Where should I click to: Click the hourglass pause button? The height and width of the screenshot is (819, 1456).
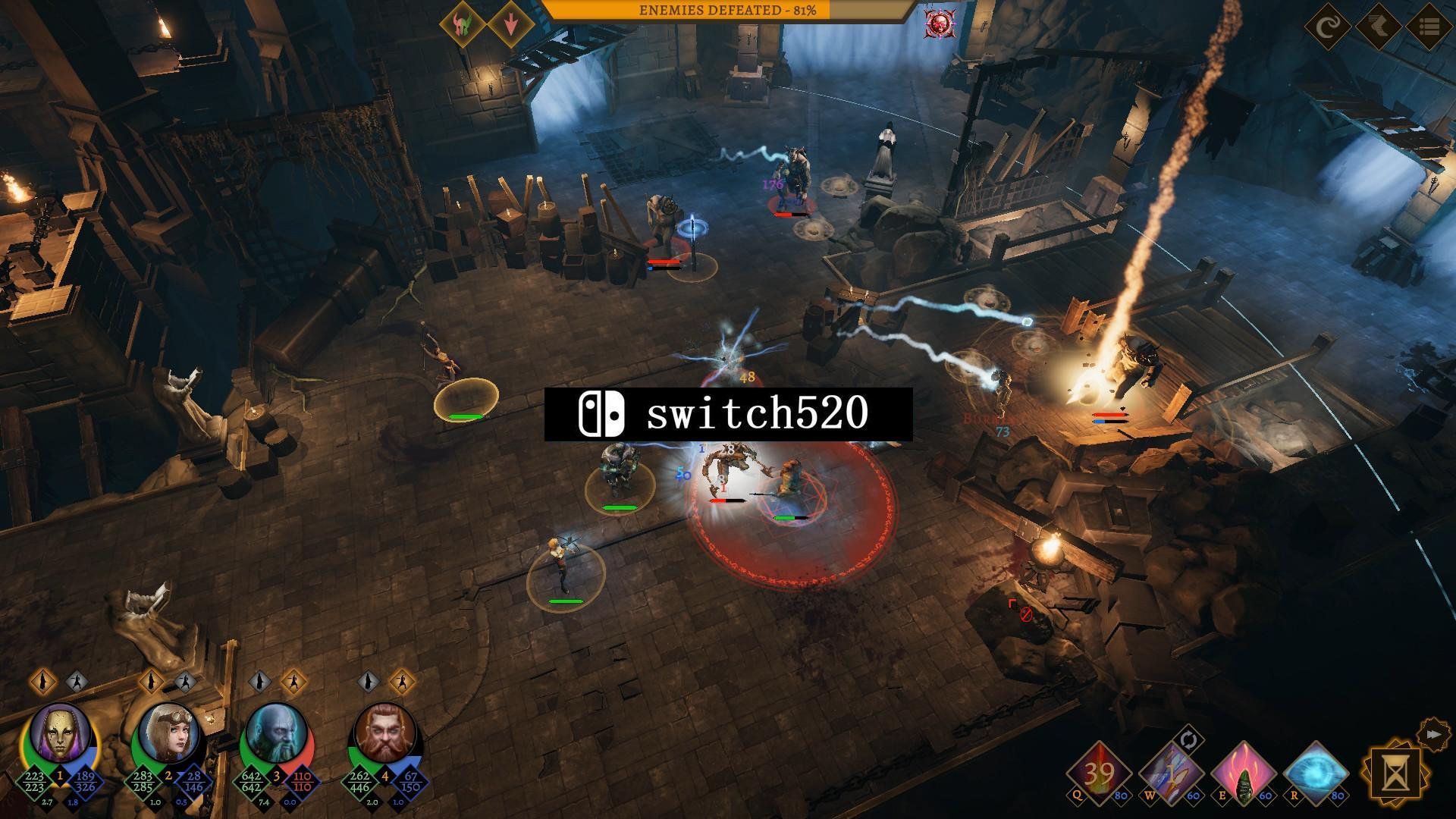click(x=1394, y=773)
